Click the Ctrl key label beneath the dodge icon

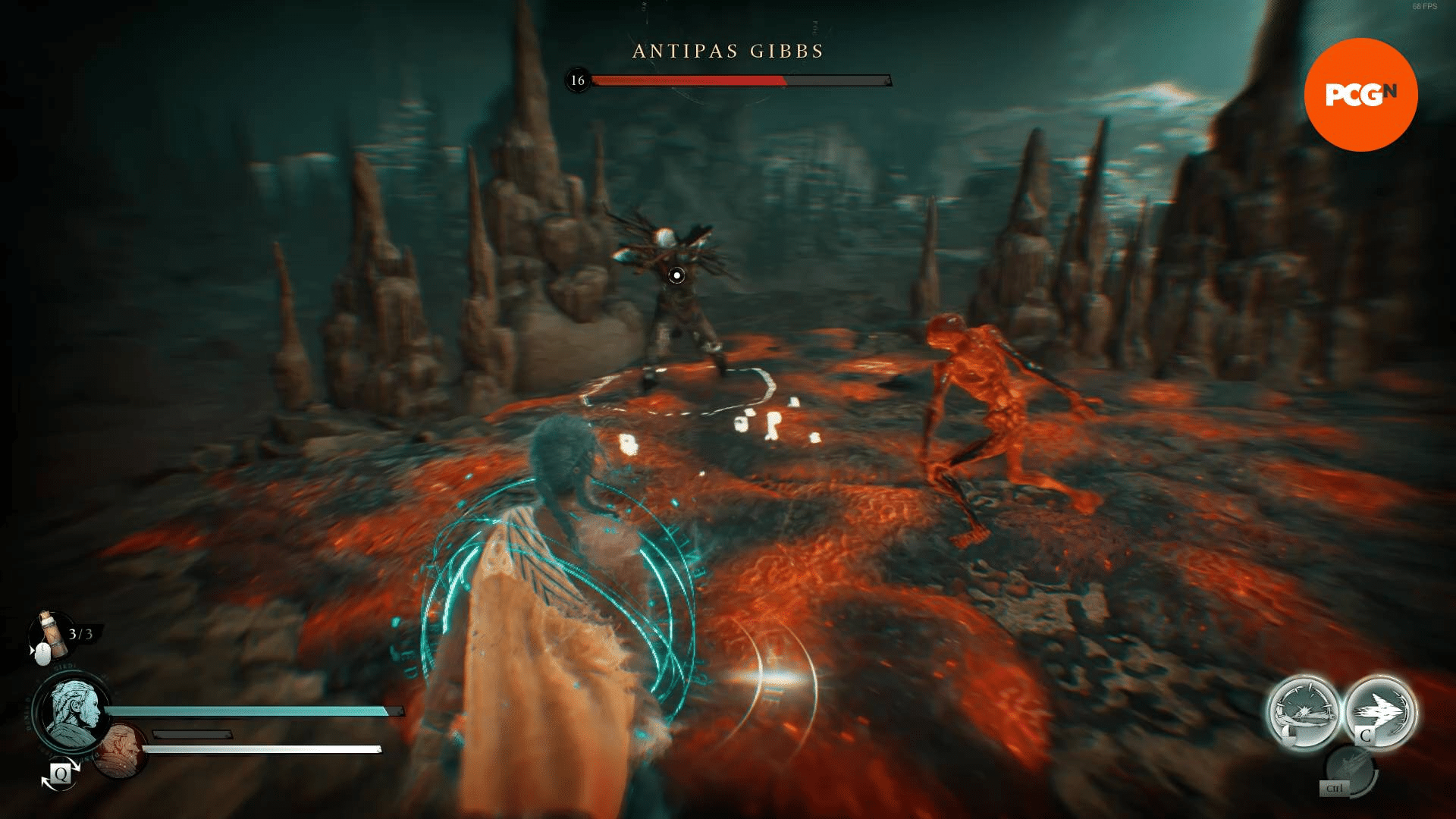tap(1333, 787)
